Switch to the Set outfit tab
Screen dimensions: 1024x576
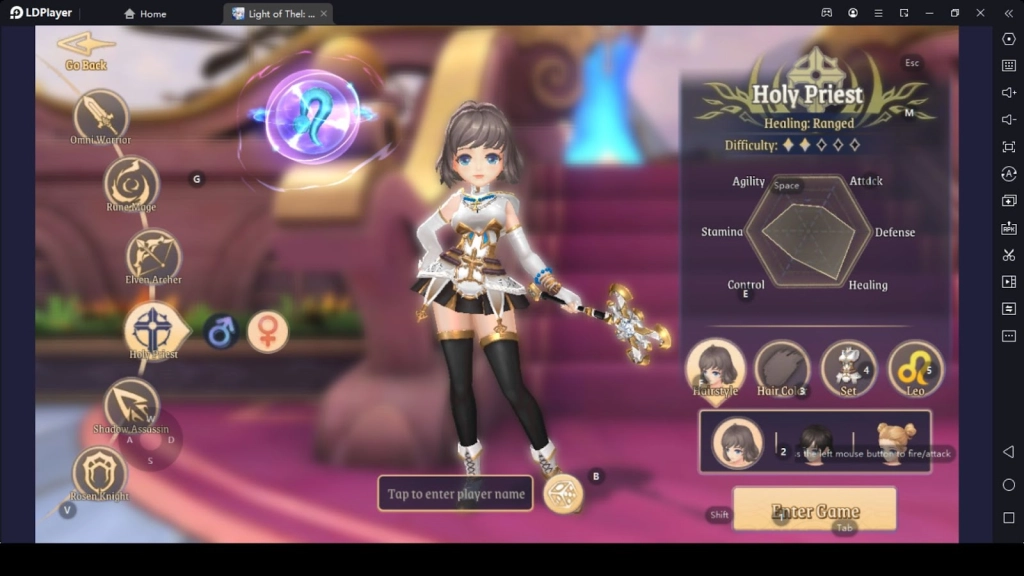pyautogui.click(x=848, y=367)
